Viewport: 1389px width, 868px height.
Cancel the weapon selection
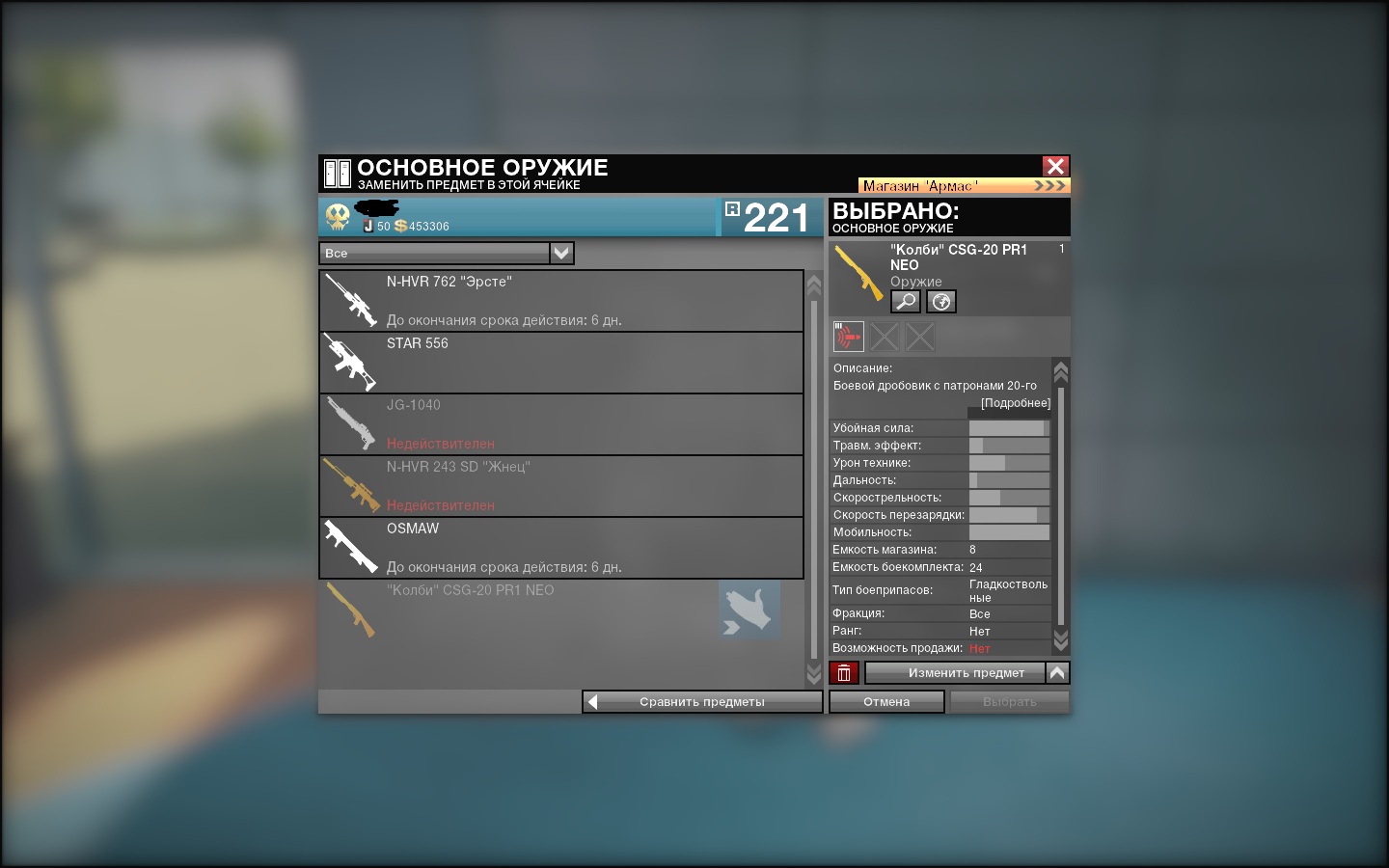(886, 702)
